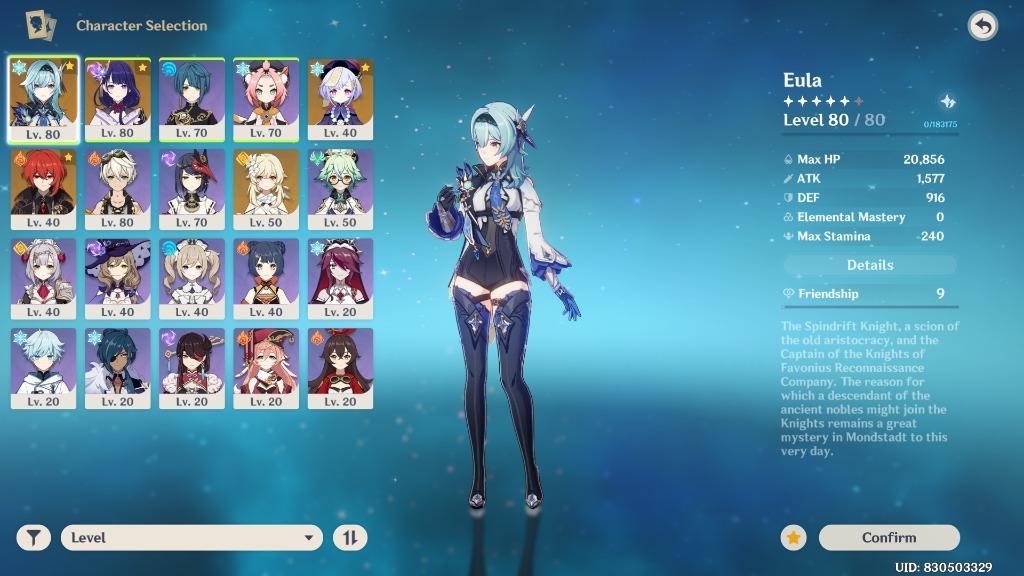Open Eula's Details panel

(x=870, y=265)
